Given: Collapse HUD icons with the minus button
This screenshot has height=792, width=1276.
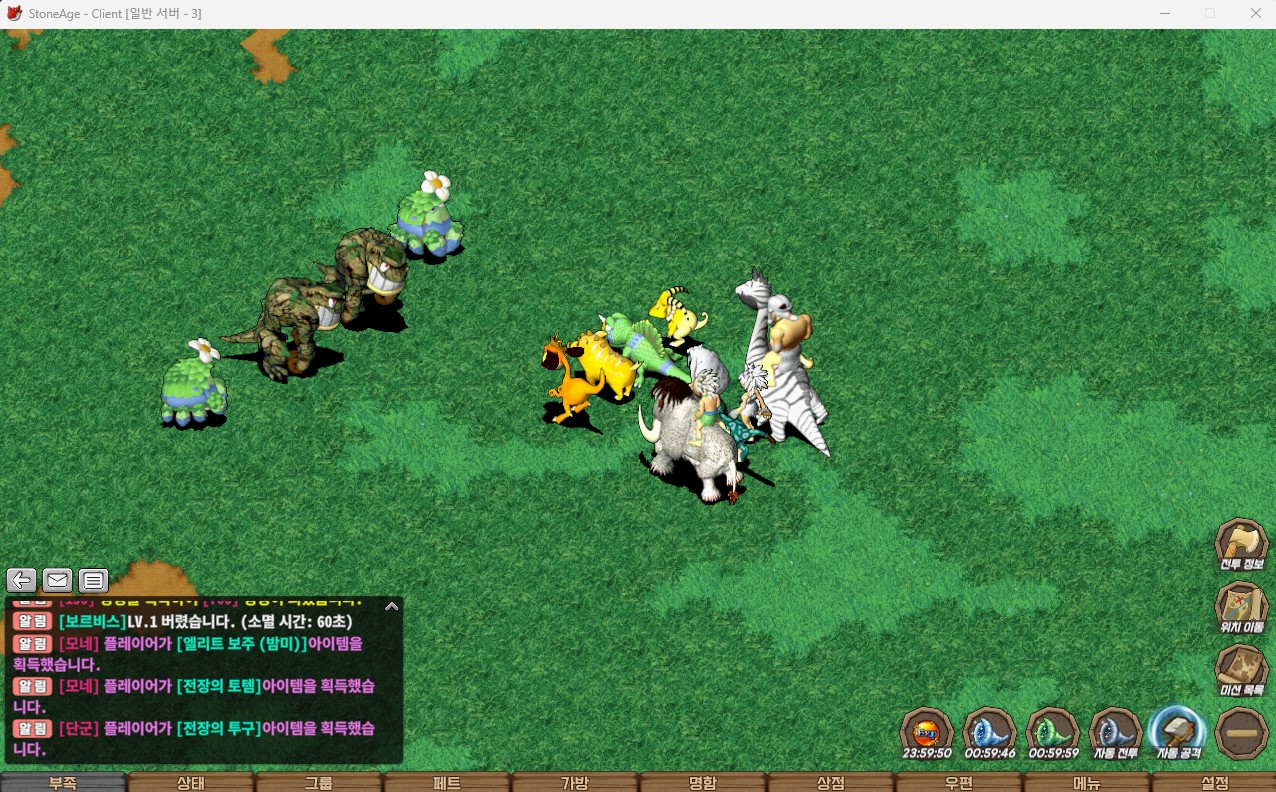Looking at the screenshot, I should pos(1241,733).
